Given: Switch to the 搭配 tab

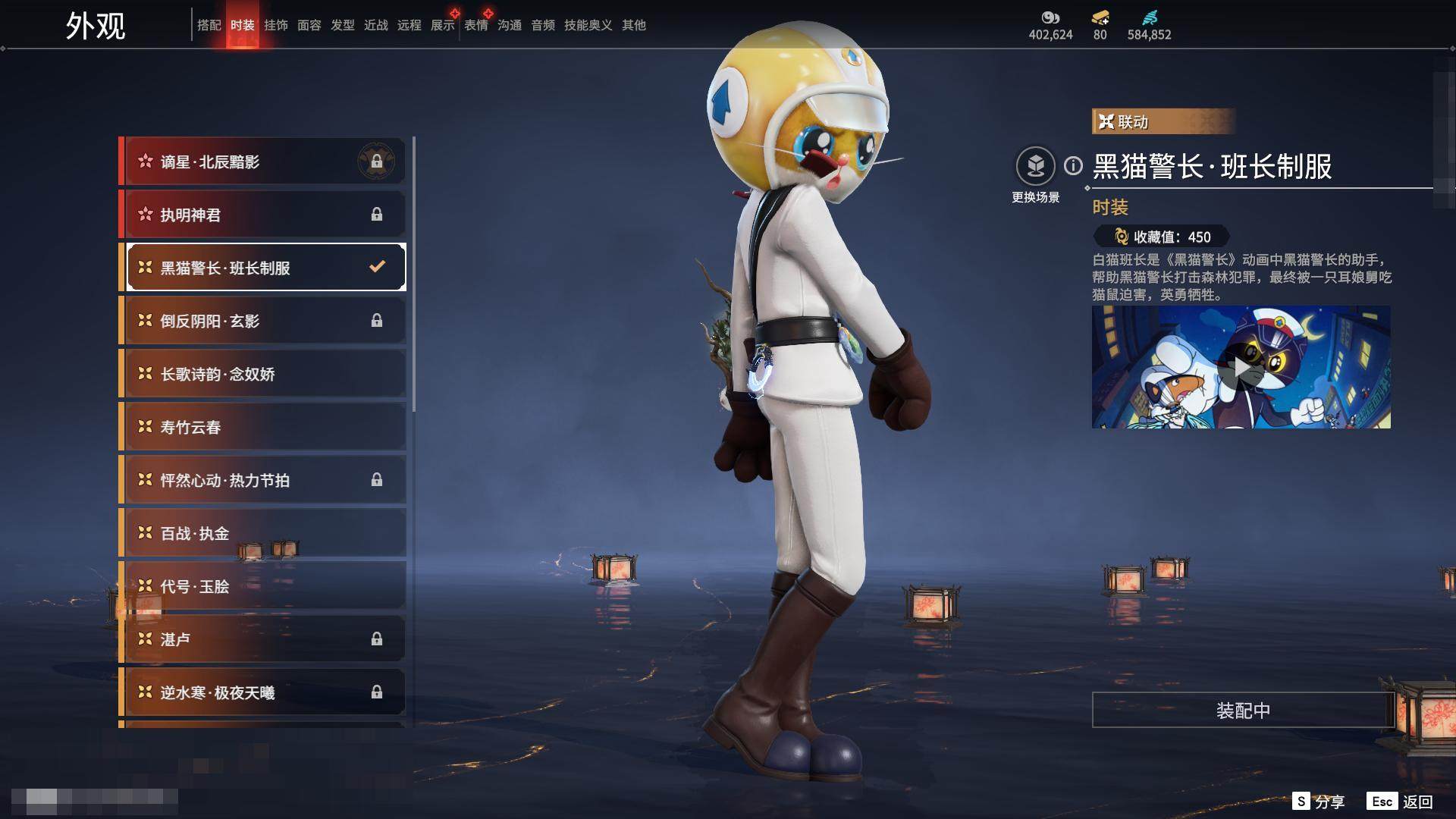Looking at the screenshot, I should click(x=209, y=25).
